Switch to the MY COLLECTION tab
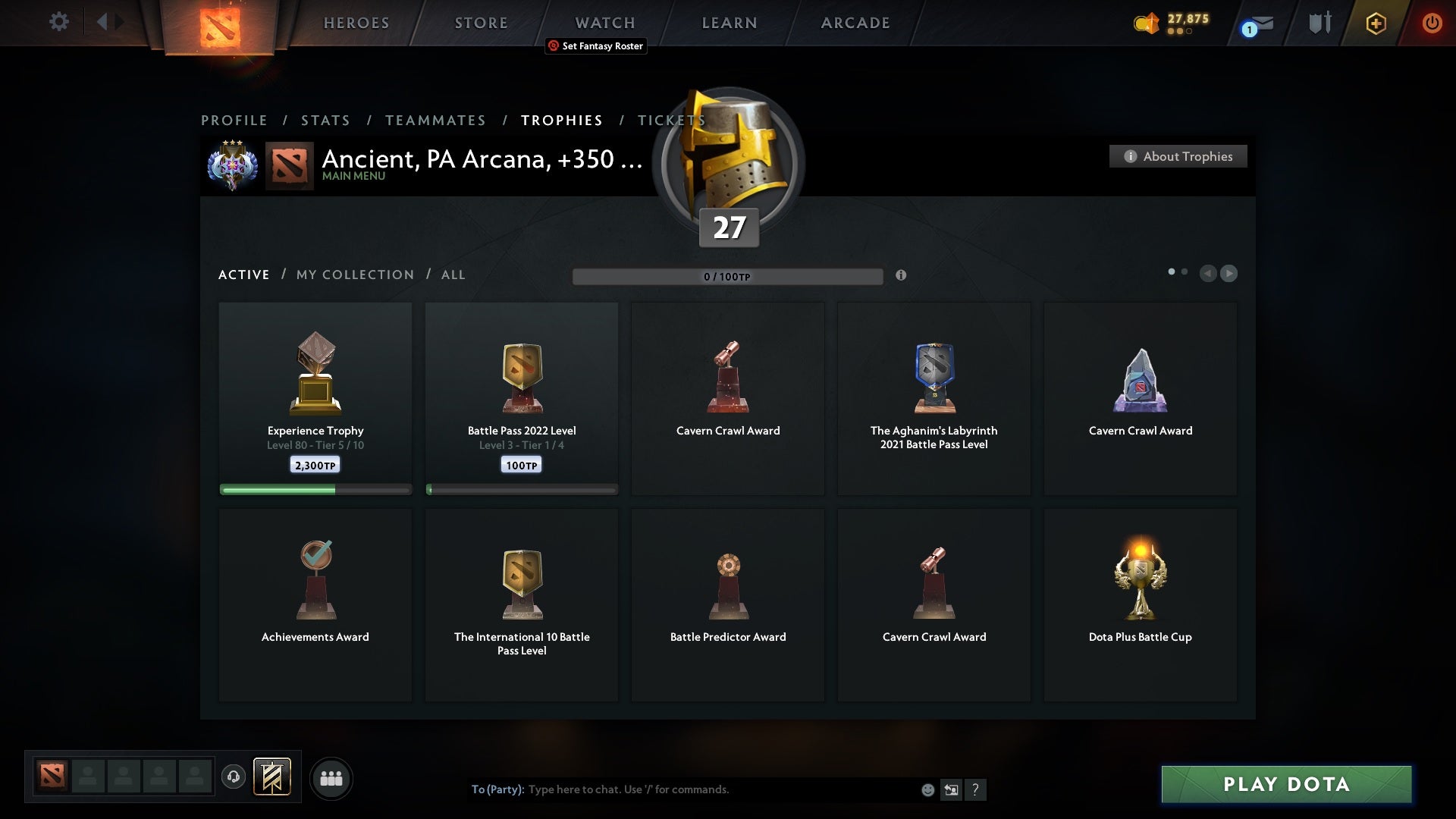This screenshot has height=819, width=1456. click(x=354, y=275)
